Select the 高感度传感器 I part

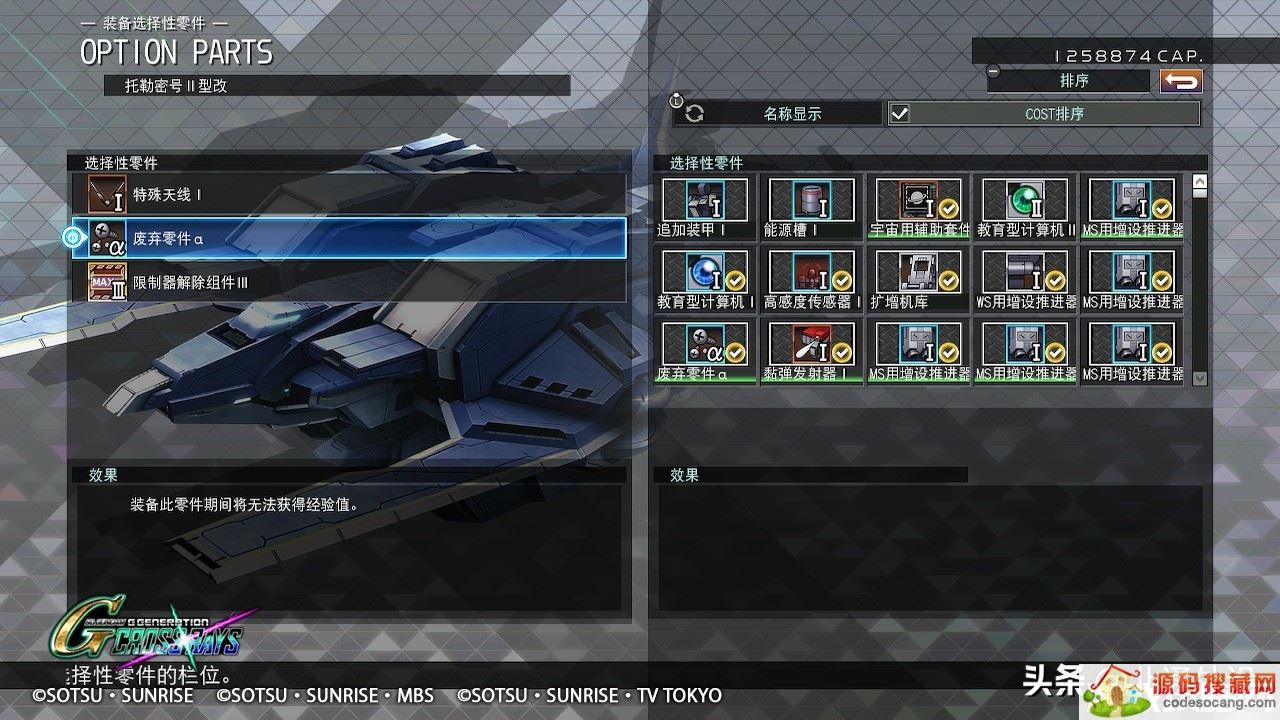[811, 279]
